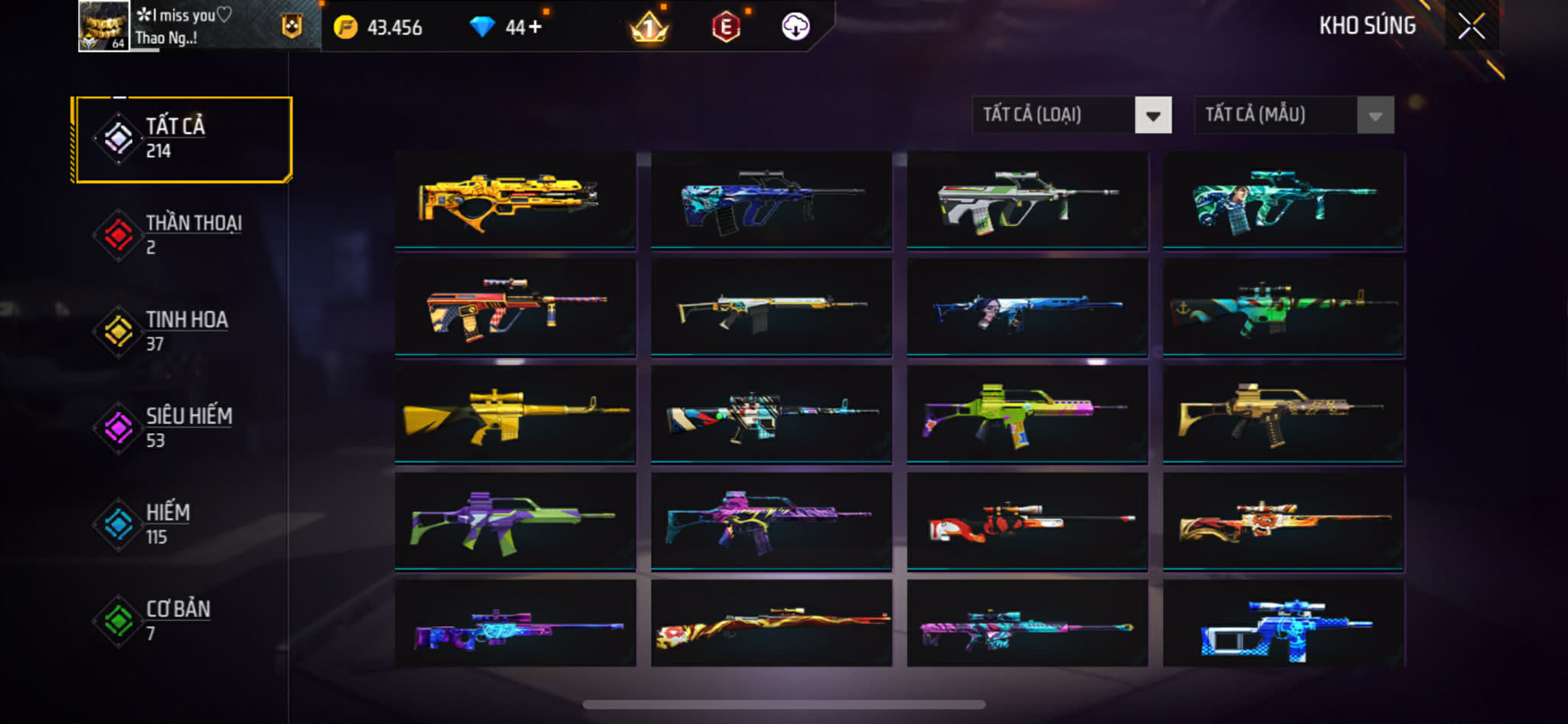Select the white and grey bullpup rifle
Screen dimensions: 1568x724
(1027, 201)
